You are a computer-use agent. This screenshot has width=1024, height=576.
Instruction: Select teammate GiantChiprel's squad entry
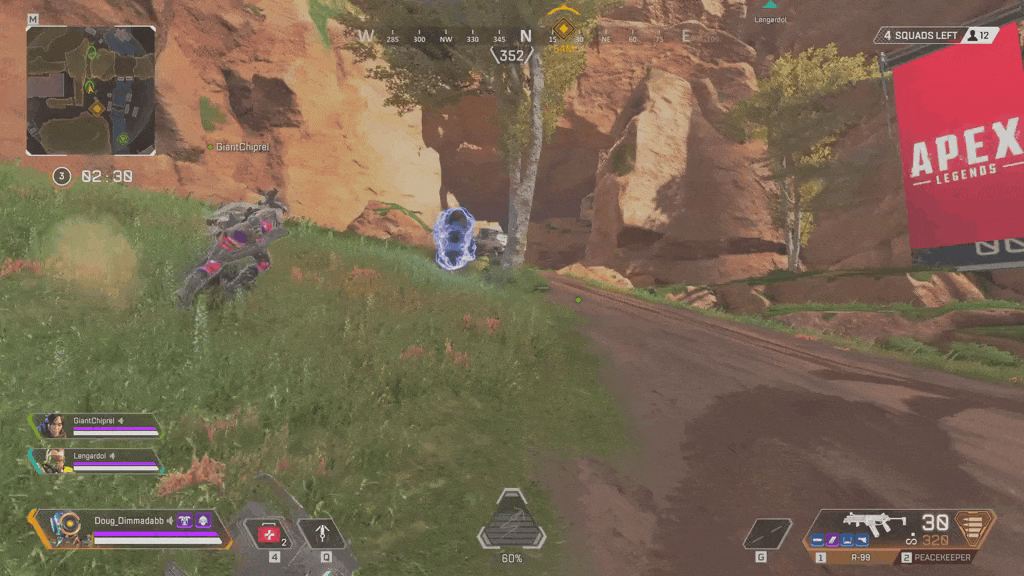97,425
